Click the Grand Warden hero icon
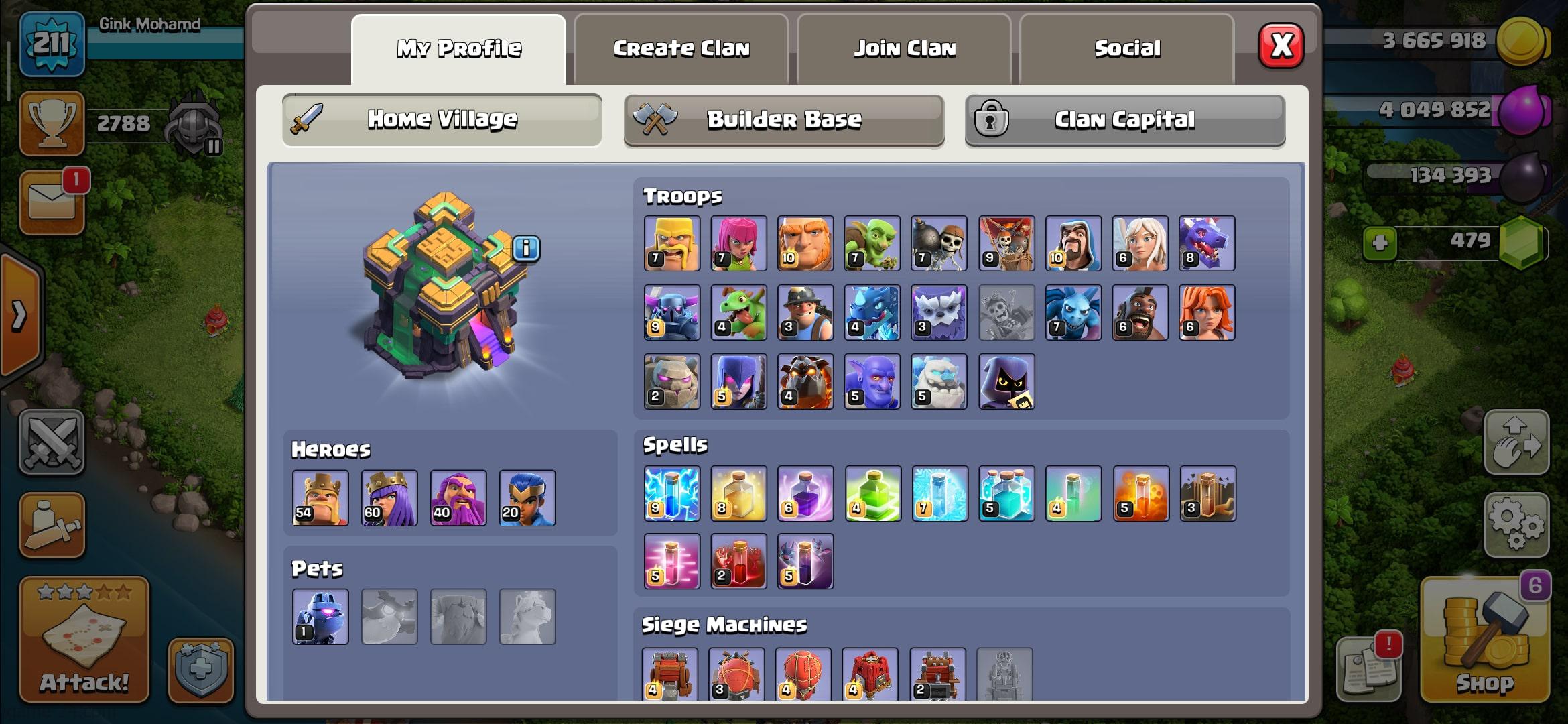The width and height of the screenshot is (1568, 724). (x=458, y=497)
